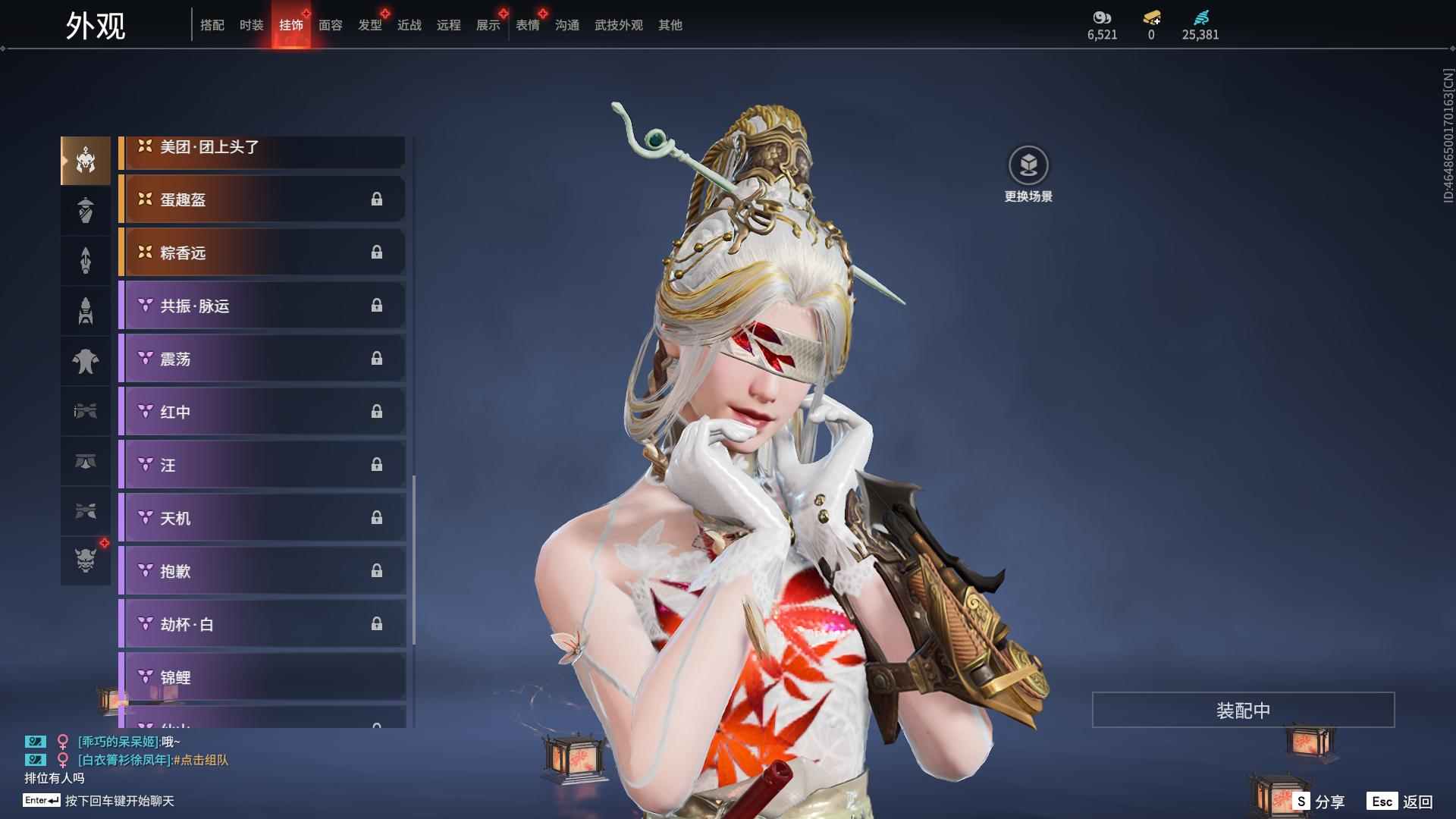Open the 武技外观 tab
The height and width of the screenshot is (819, 1456).
click(x=618, y=25)
